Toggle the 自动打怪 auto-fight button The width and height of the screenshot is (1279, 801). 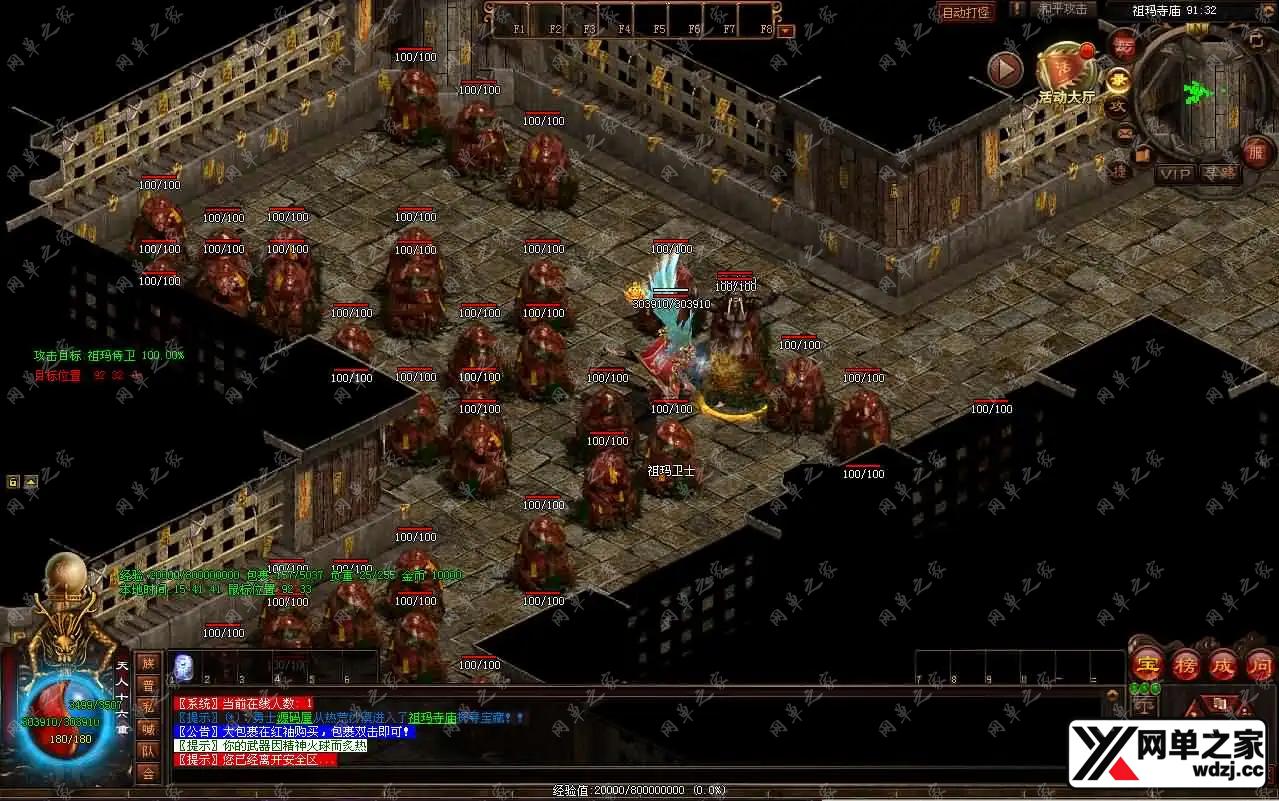pyautogui.click(x=966, y=12)
